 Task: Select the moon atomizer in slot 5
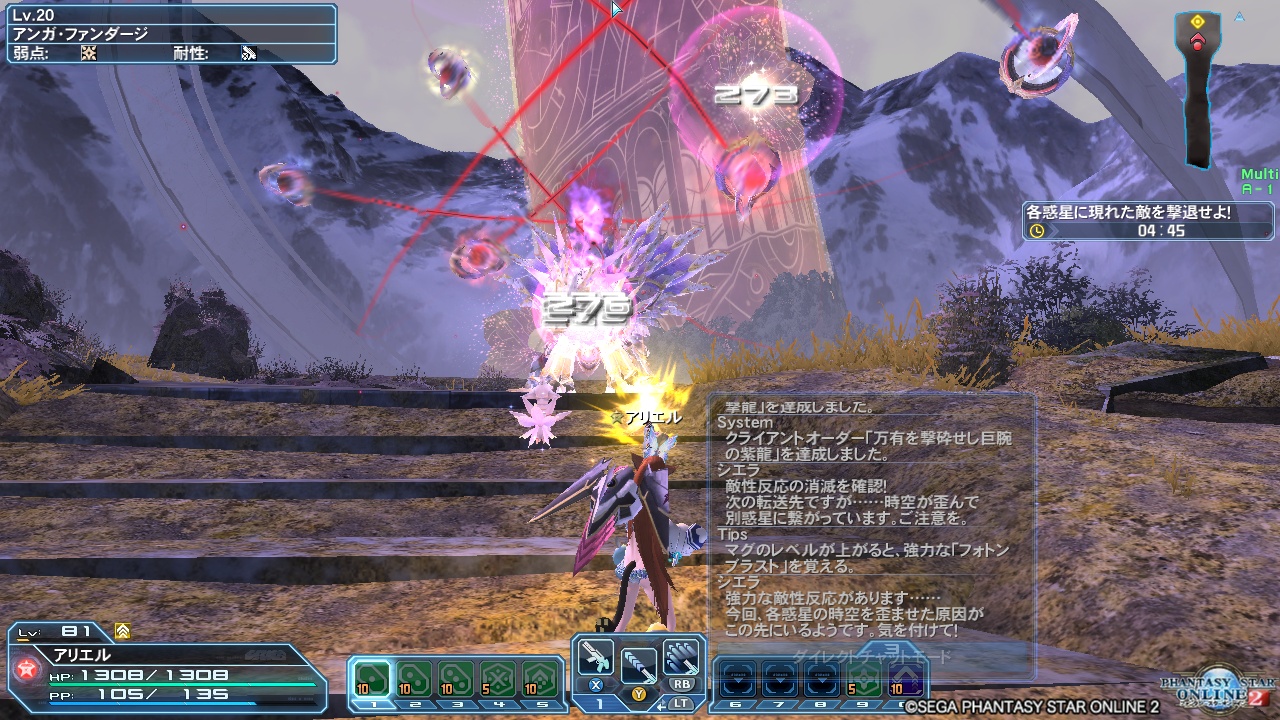pos(542,676)
